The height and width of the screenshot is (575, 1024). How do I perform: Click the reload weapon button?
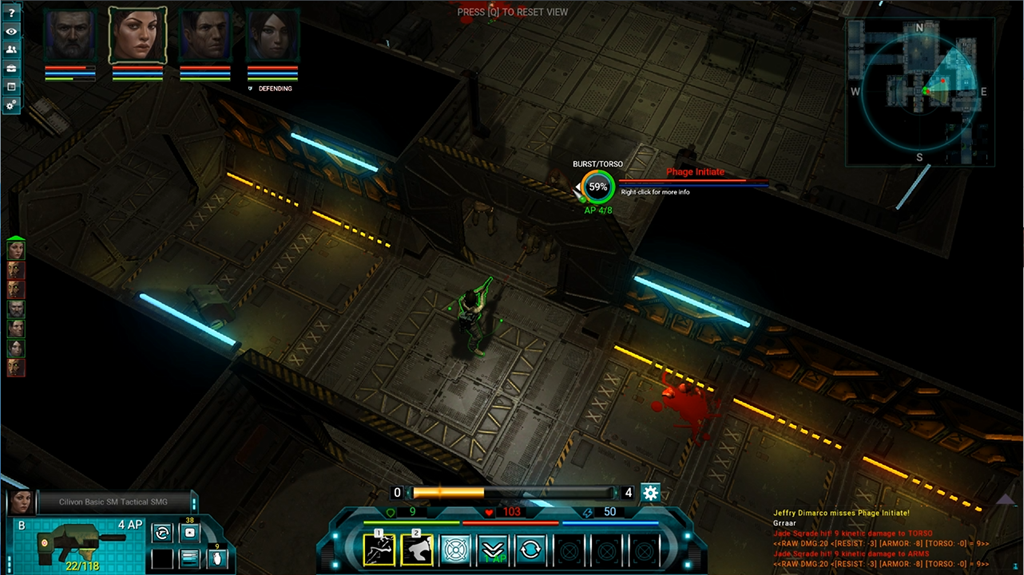point(161,533)
